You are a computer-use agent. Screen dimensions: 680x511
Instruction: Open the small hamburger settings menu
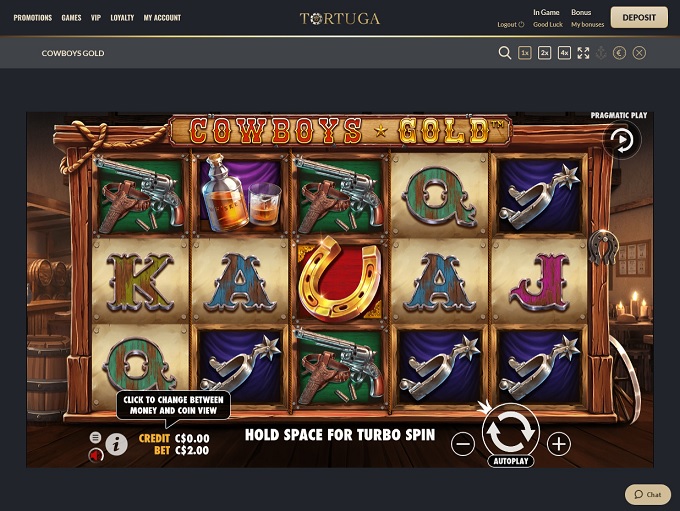(96, 438)
